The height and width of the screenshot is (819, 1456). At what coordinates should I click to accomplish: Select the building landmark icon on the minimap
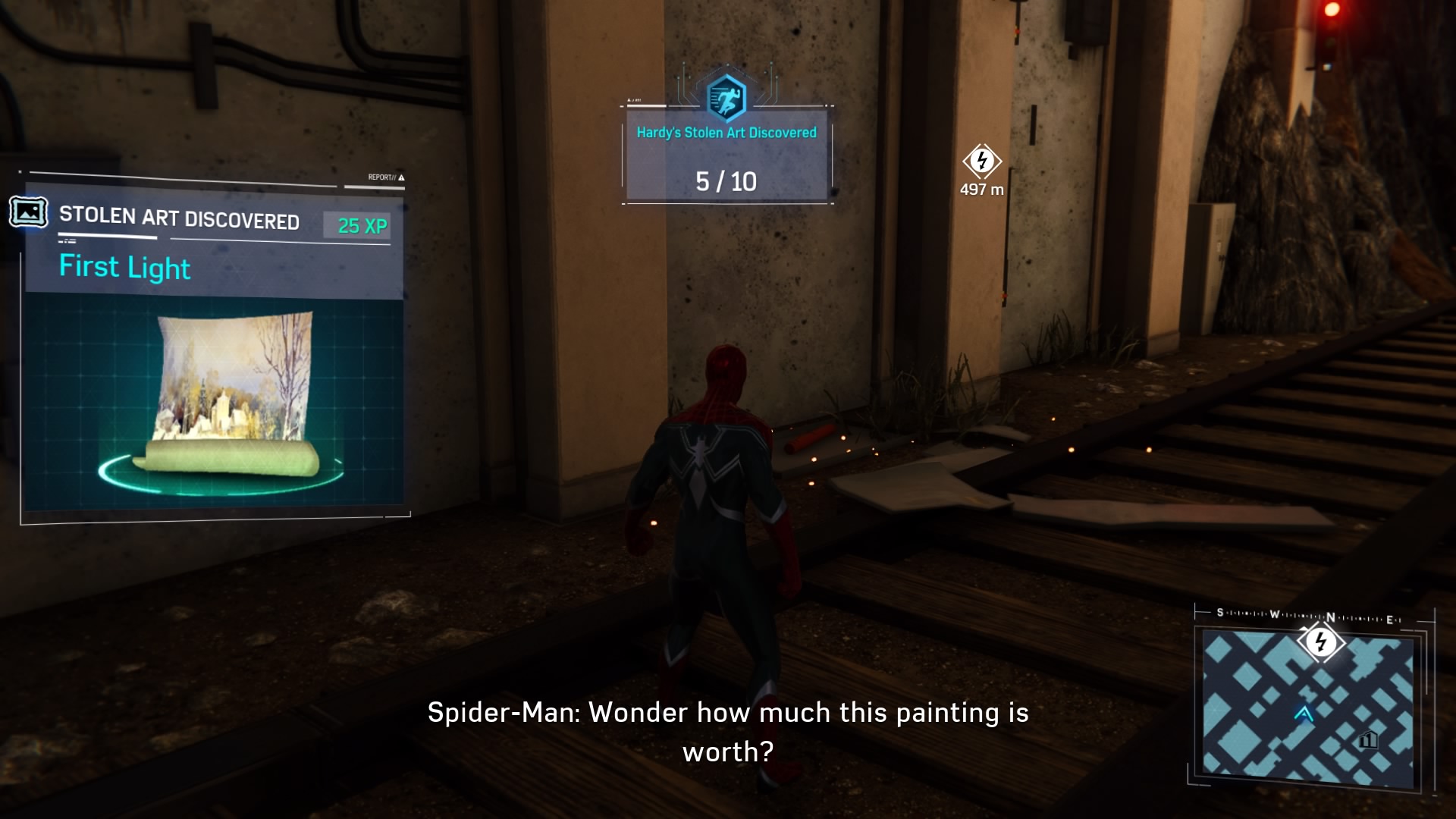(1368, 739)
